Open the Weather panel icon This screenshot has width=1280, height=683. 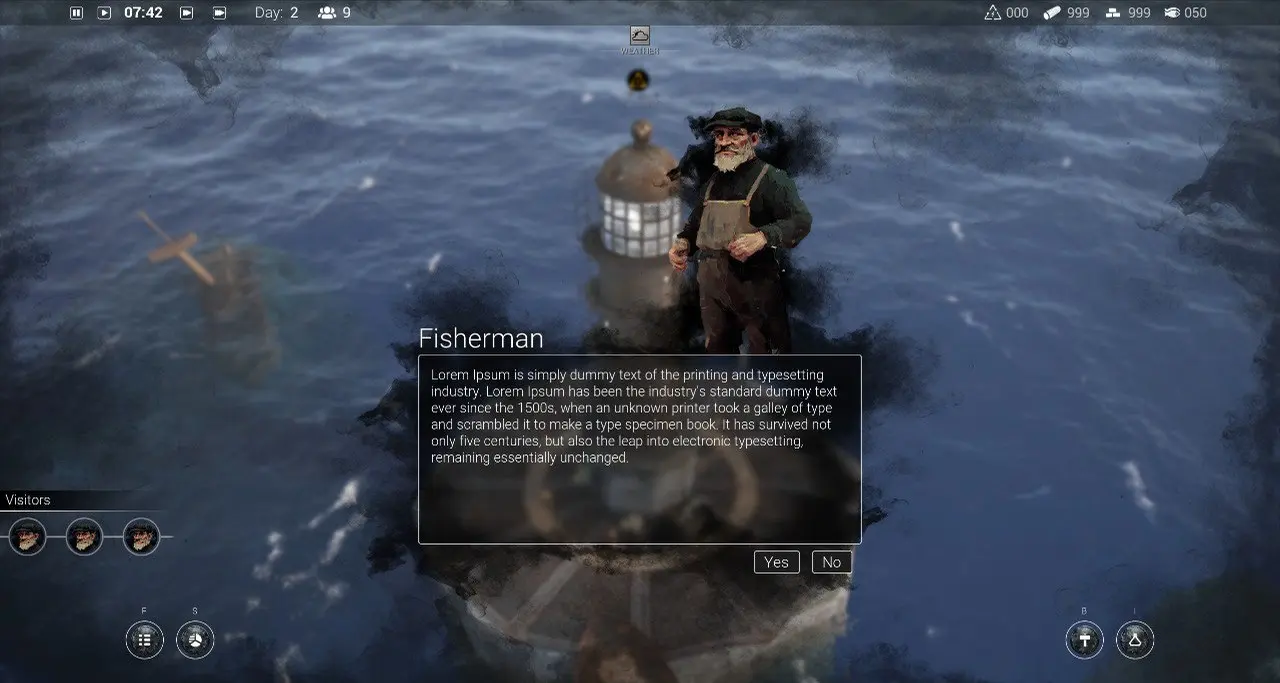click(640, 36)
